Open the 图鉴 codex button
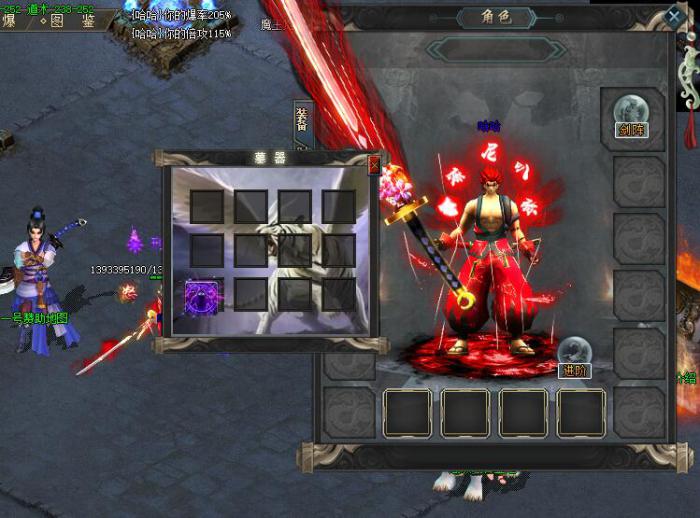 pyautogui.click(x=72, y=19)
